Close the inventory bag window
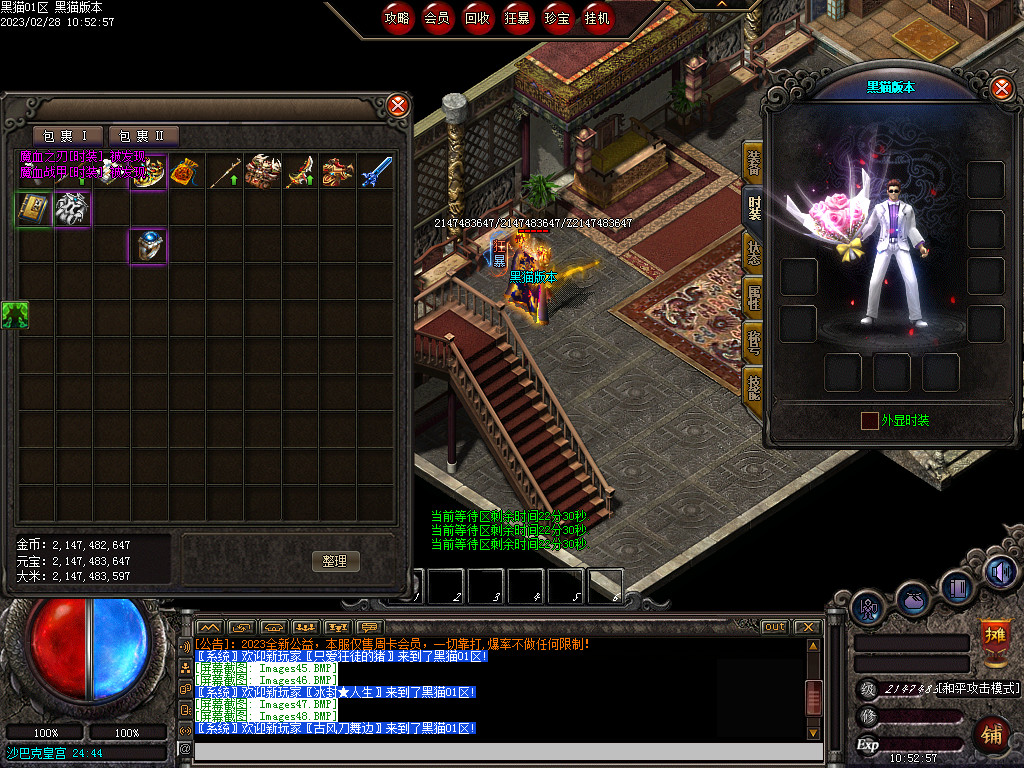The width and height of the screenshot is (1024, 768). [398, 105]
